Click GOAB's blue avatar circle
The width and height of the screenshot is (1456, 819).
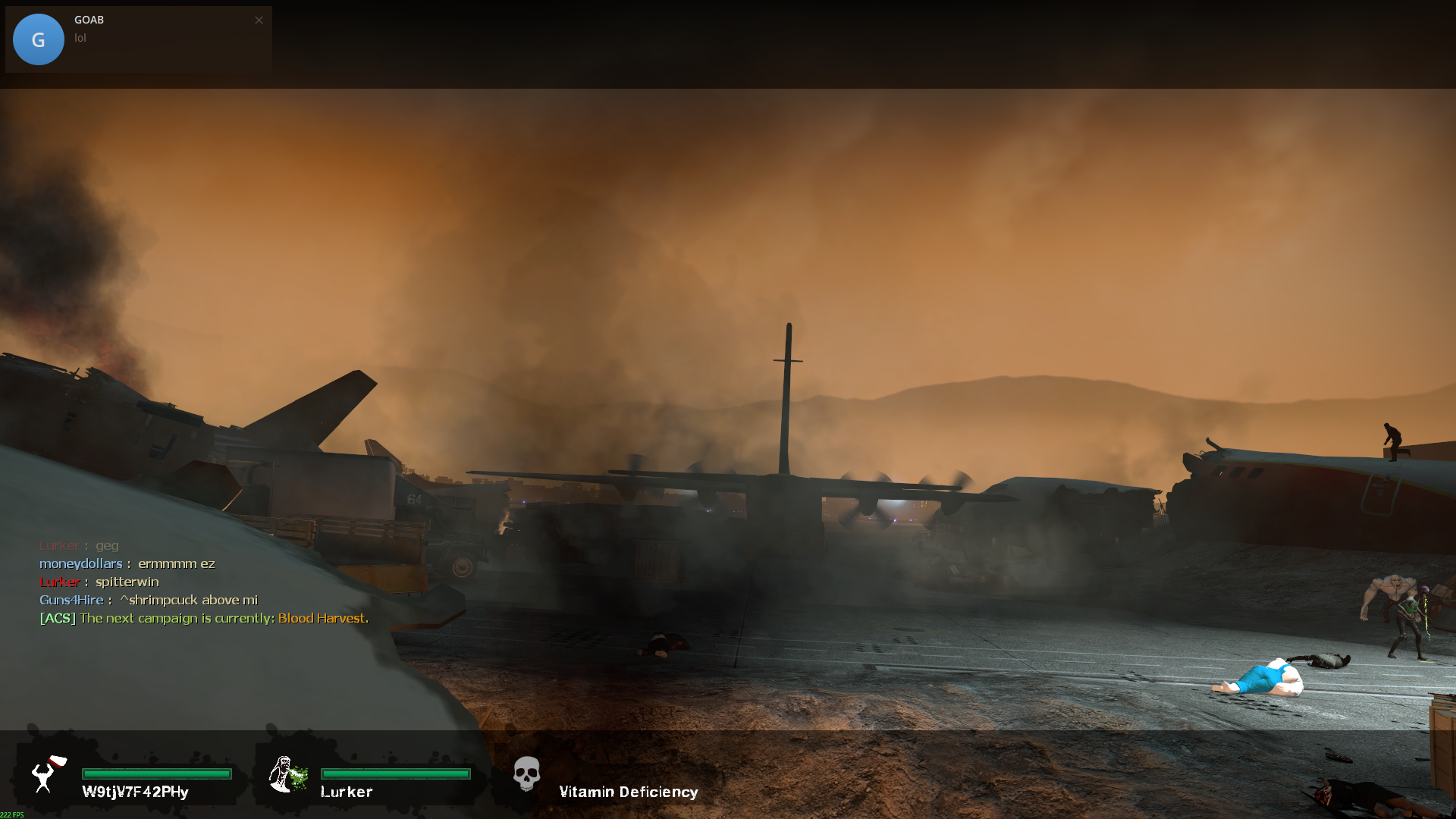(x=39, y=39)
